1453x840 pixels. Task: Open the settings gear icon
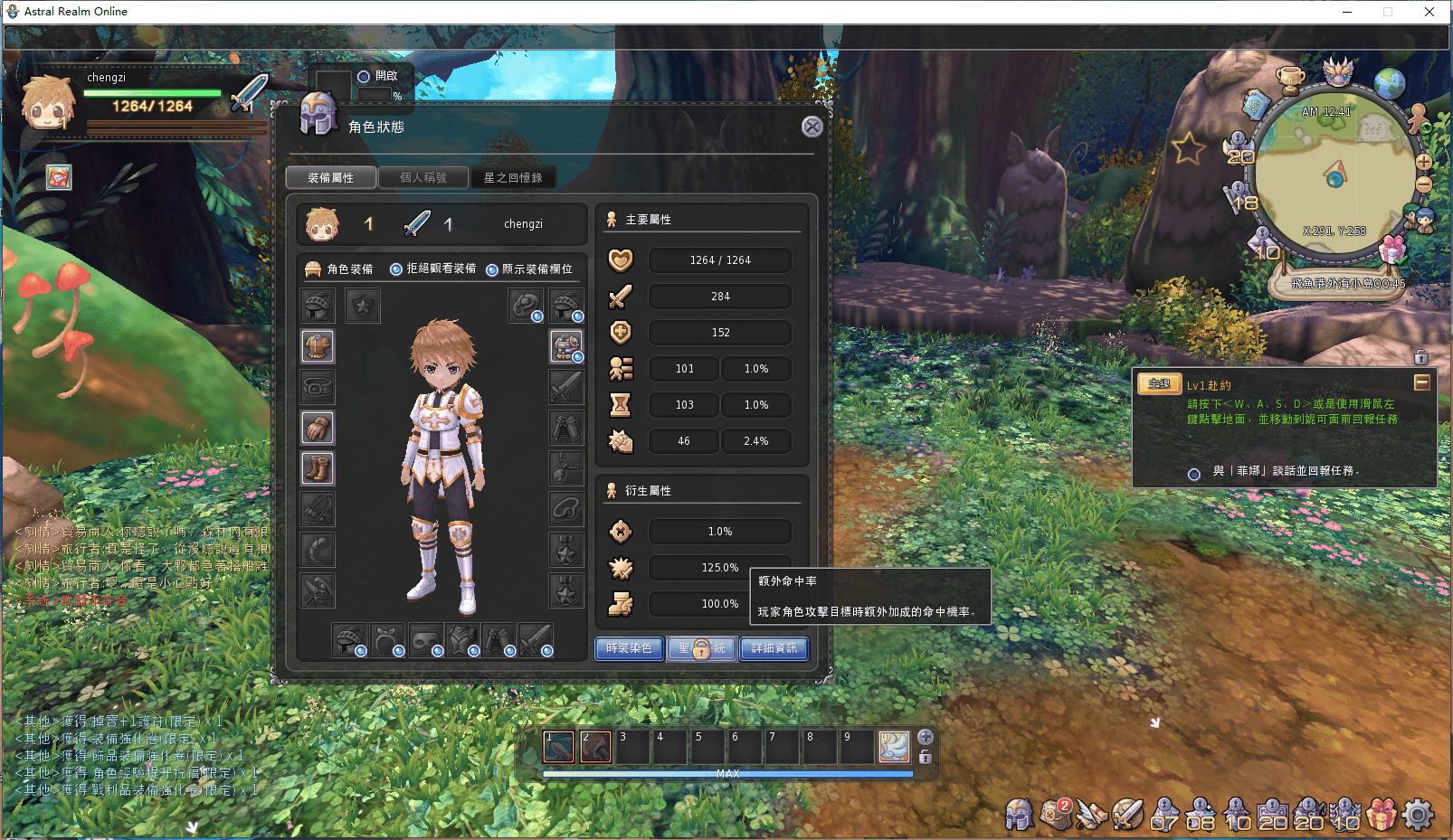pos(1418,815)
